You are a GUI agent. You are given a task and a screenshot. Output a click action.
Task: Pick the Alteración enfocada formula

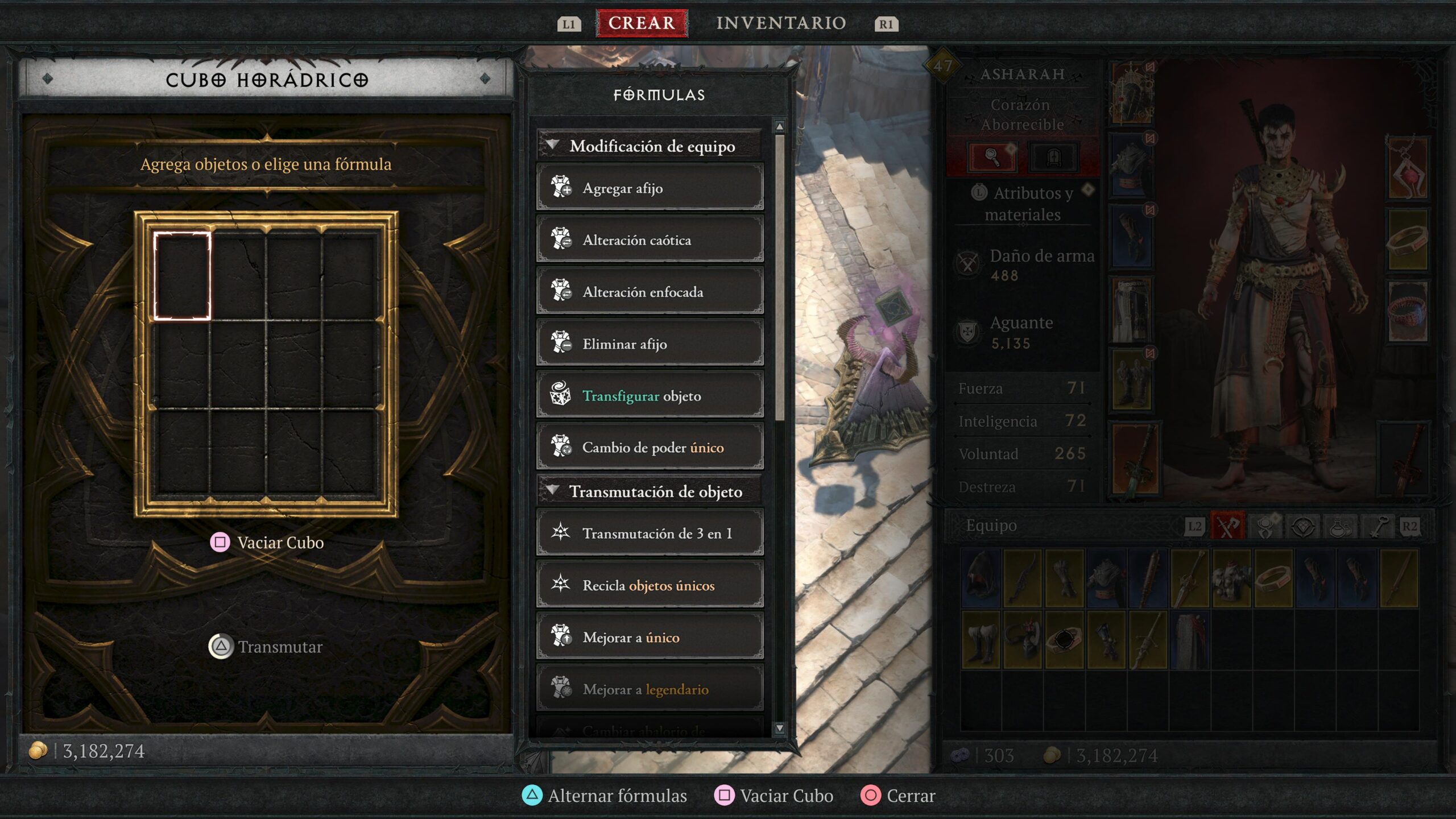pos(650,292)
